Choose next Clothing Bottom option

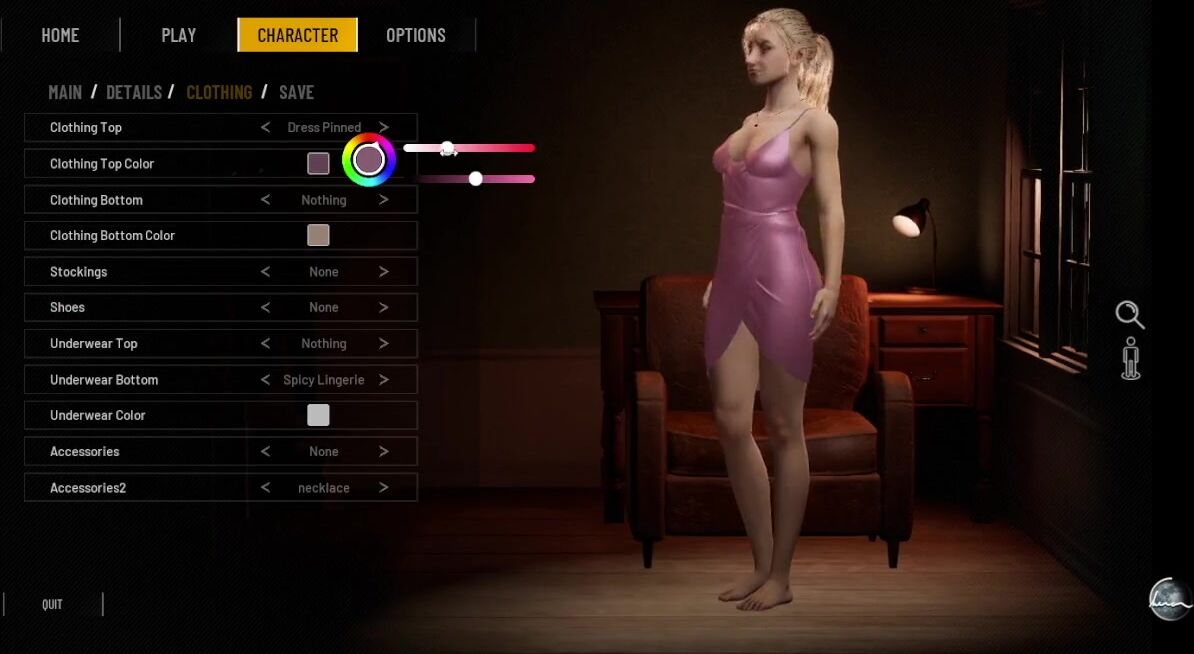384,200
